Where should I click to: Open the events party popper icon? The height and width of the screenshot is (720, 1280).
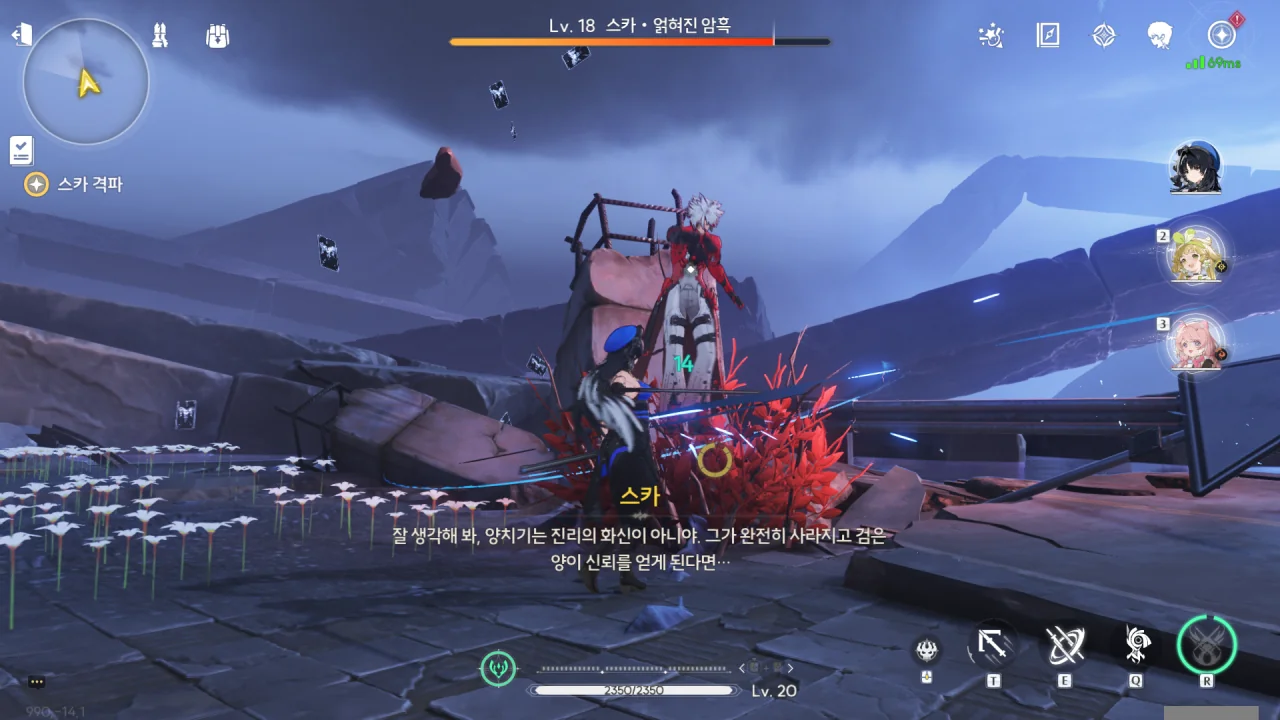point(990,36)
